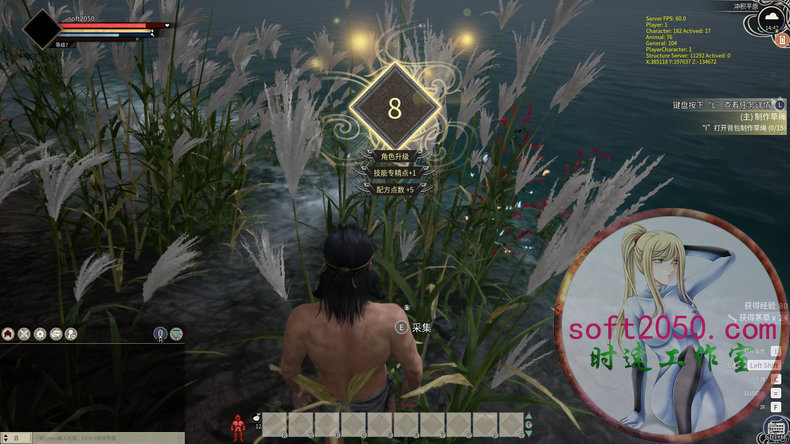790x444 pixels.
Task: Click the keyboard icon in the corner
Action: (x=775, y=430)
